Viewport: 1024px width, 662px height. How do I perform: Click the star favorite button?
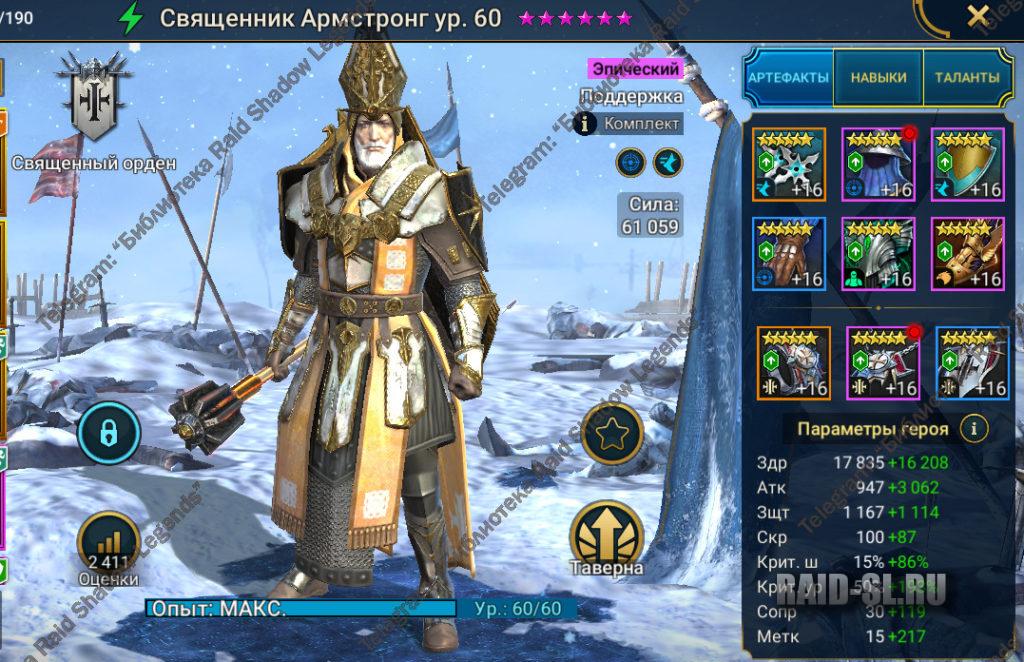pos(612,435)
